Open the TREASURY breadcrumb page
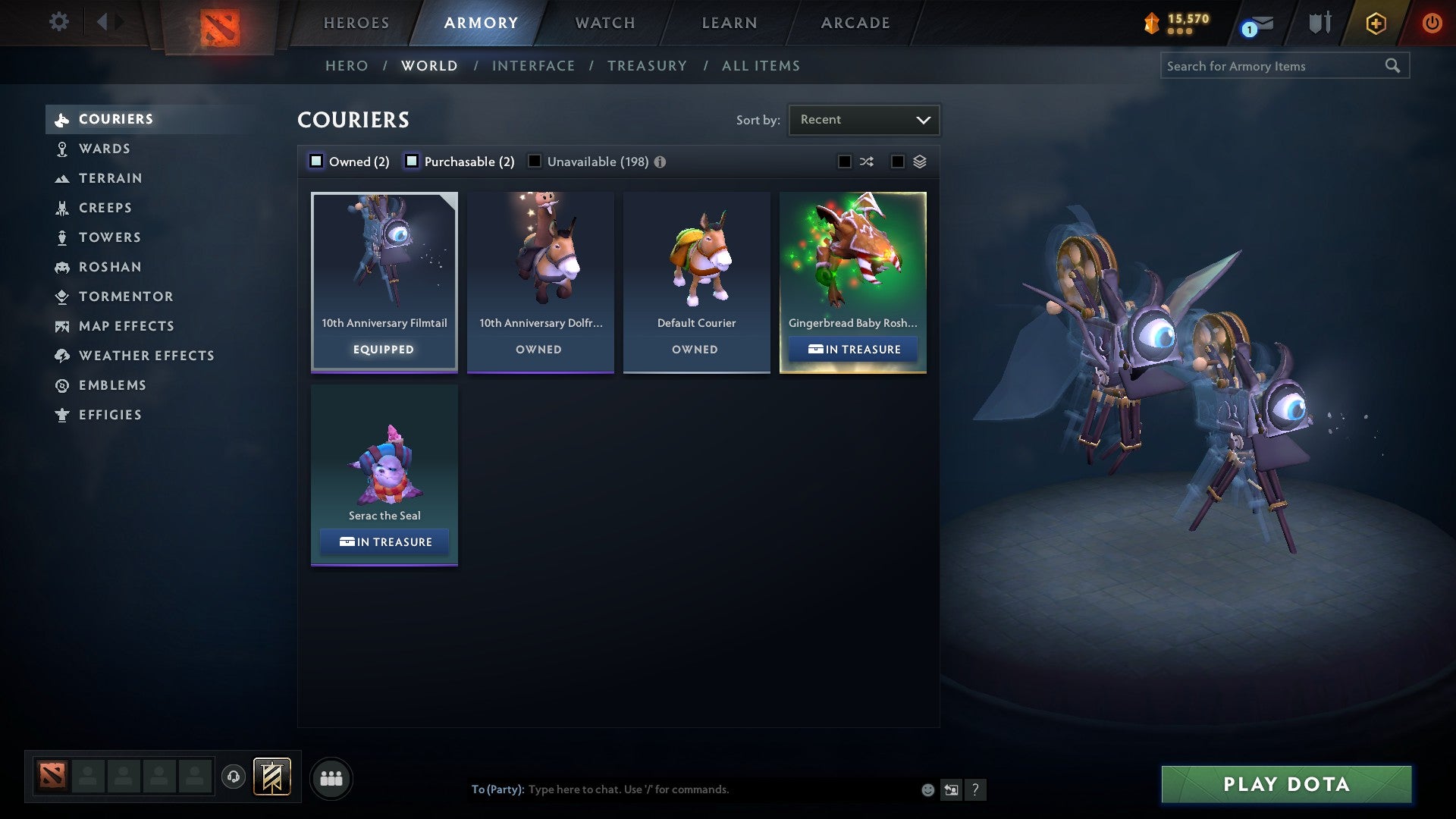The width and height of the screenshot is (1456, 819). pyautogui.click(x=647, y=66)
